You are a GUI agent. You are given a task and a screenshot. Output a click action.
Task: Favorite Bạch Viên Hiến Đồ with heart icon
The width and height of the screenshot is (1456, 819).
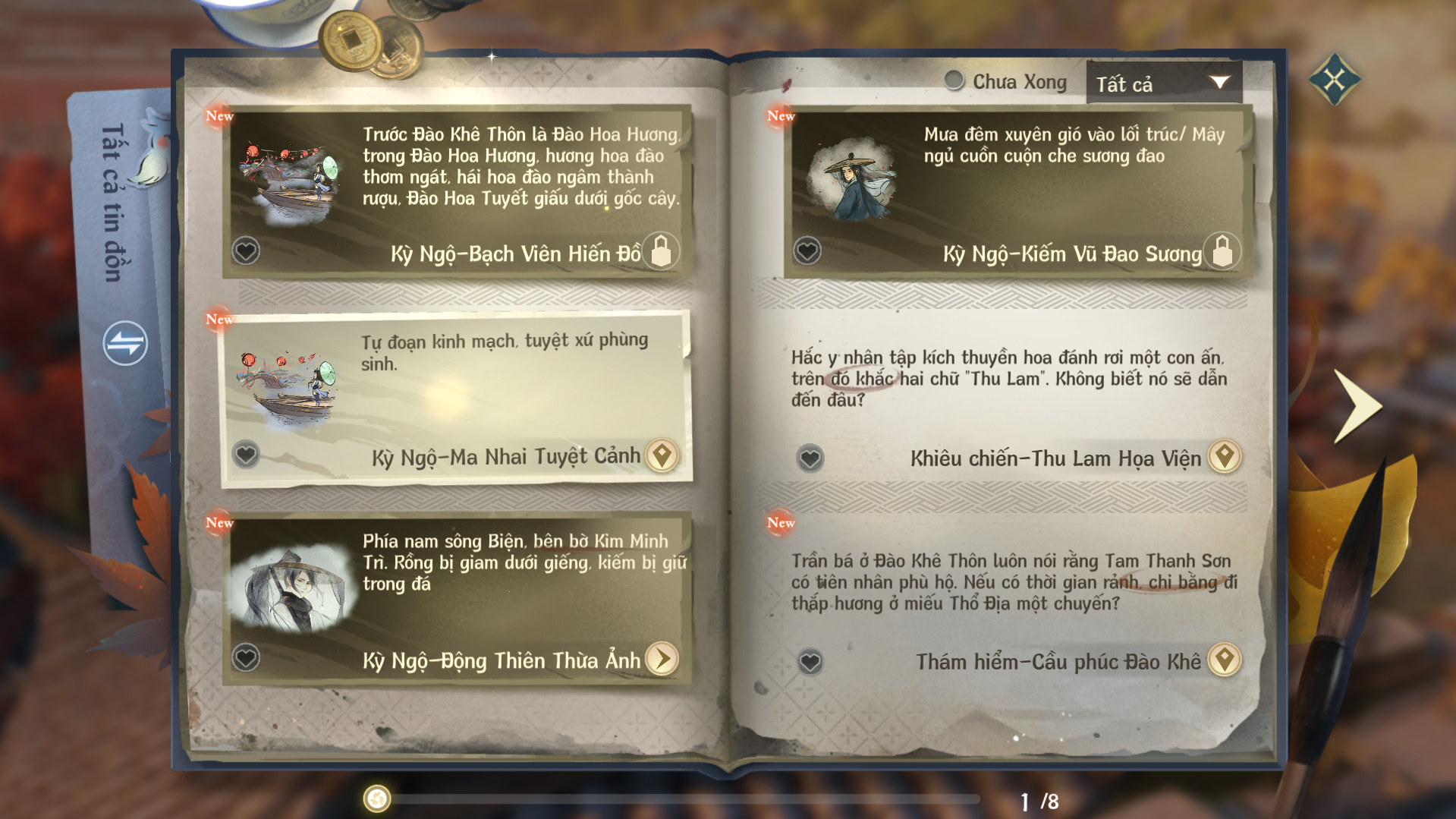pyautogui.click(x=246, y=250)
